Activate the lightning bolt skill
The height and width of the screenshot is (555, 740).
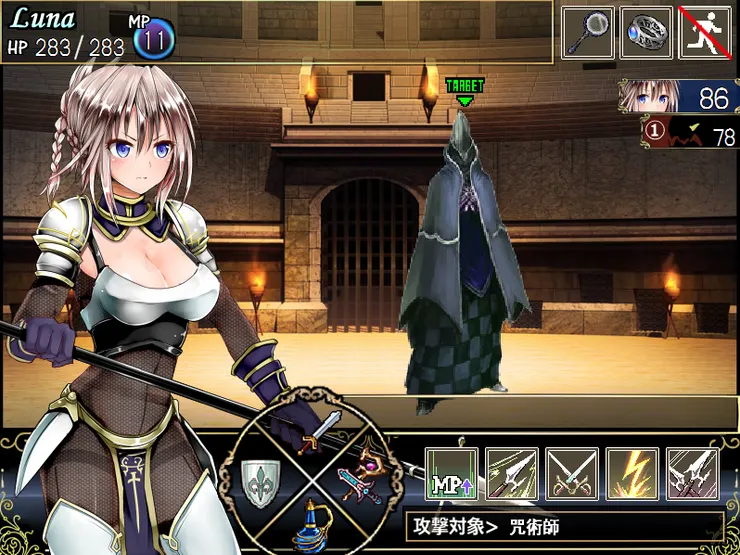[632, 473]
